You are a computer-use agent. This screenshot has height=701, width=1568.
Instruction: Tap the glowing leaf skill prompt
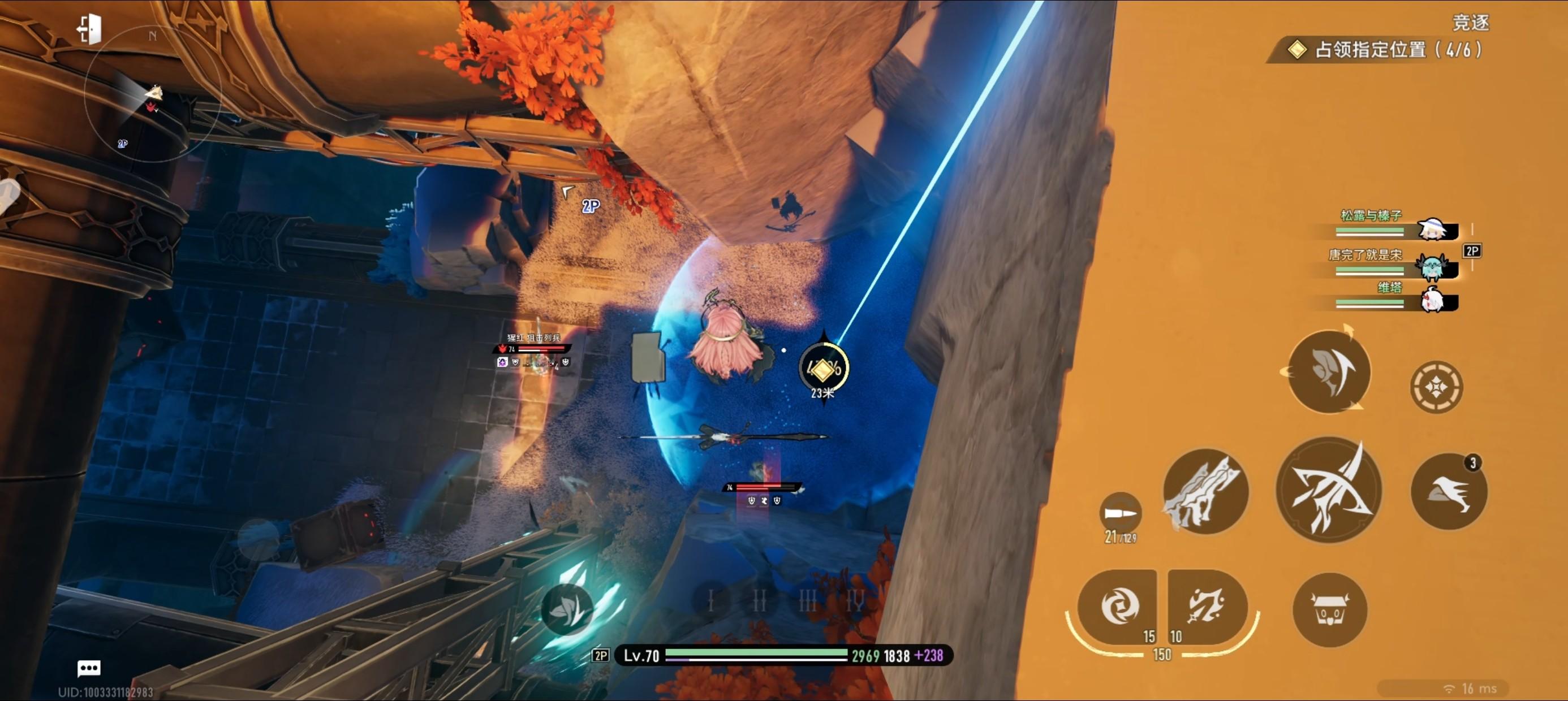click(x=567, y=609)
